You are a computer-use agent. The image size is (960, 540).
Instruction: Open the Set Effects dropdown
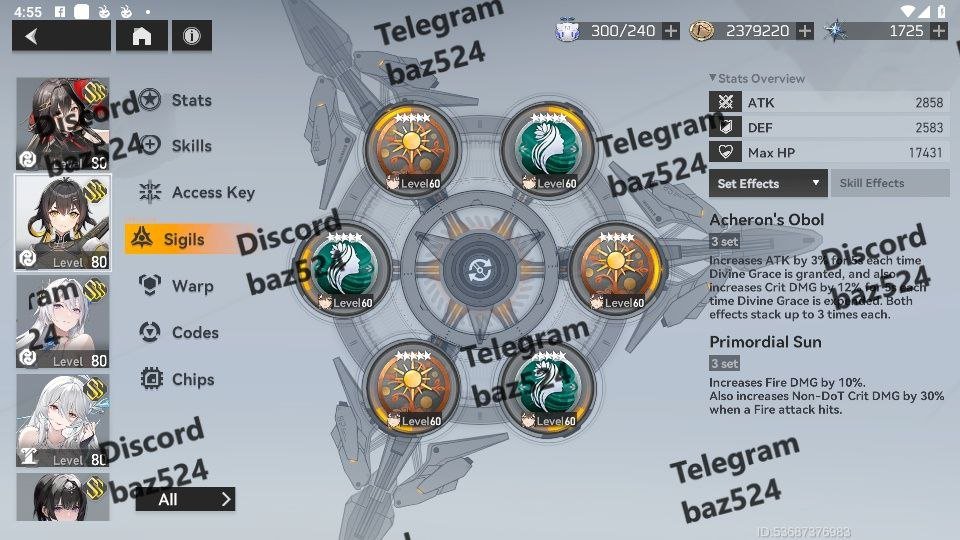click(769, 183)
